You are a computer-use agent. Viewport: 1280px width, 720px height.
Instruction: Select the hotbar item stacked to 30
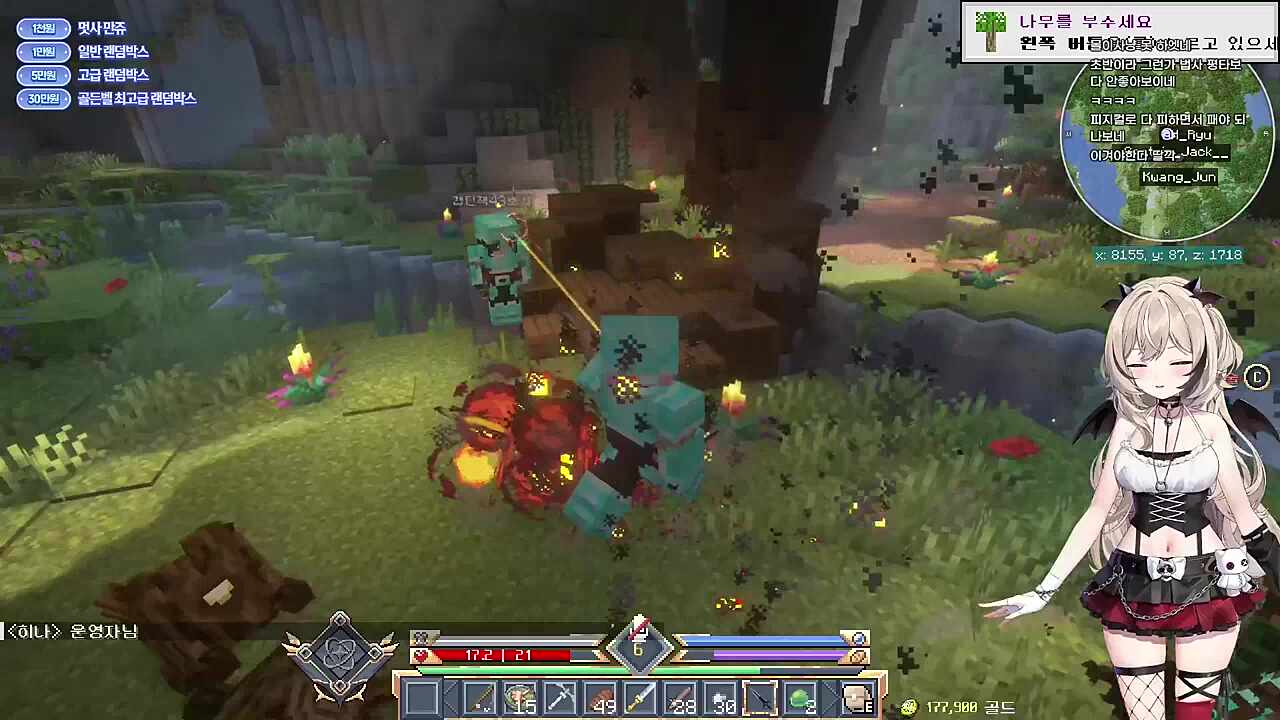pos(722,697)
